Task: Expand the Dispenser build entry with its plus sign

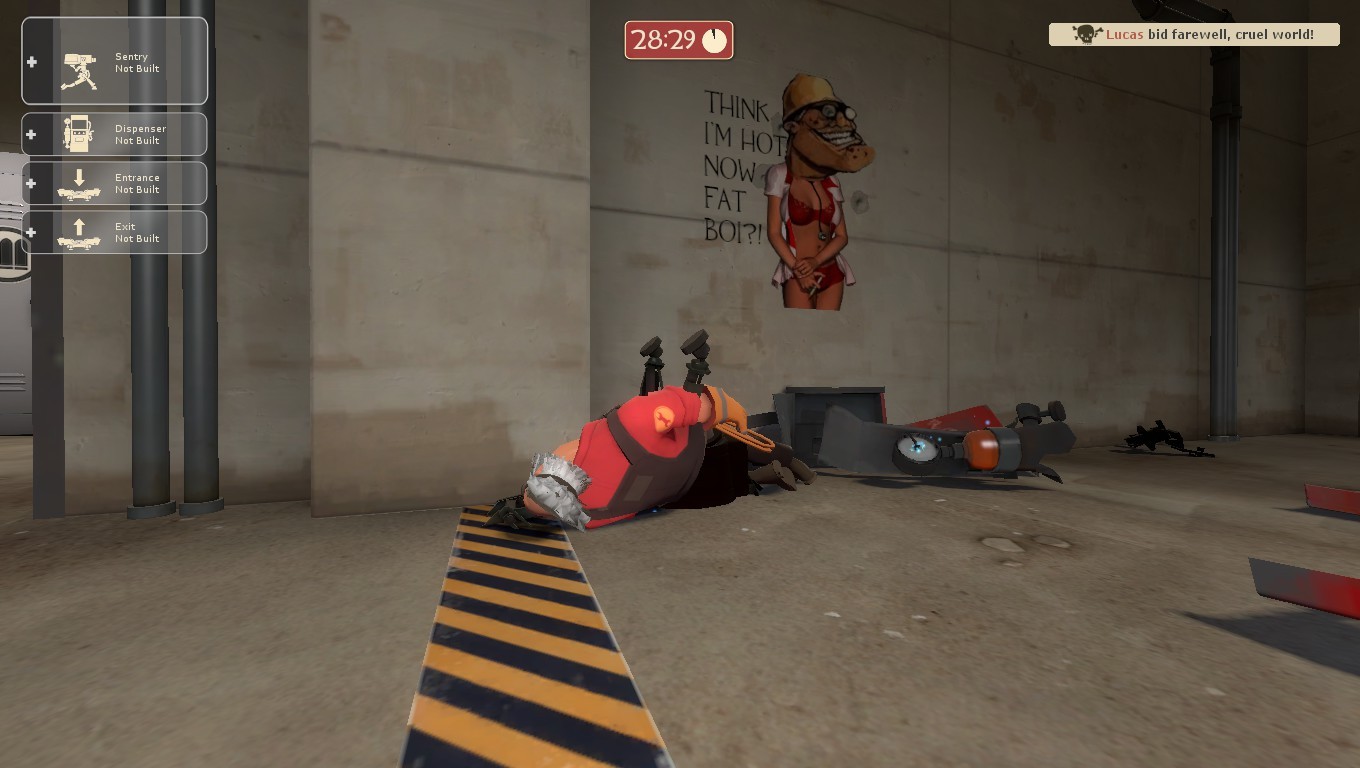Action: [x=29, y=133]
